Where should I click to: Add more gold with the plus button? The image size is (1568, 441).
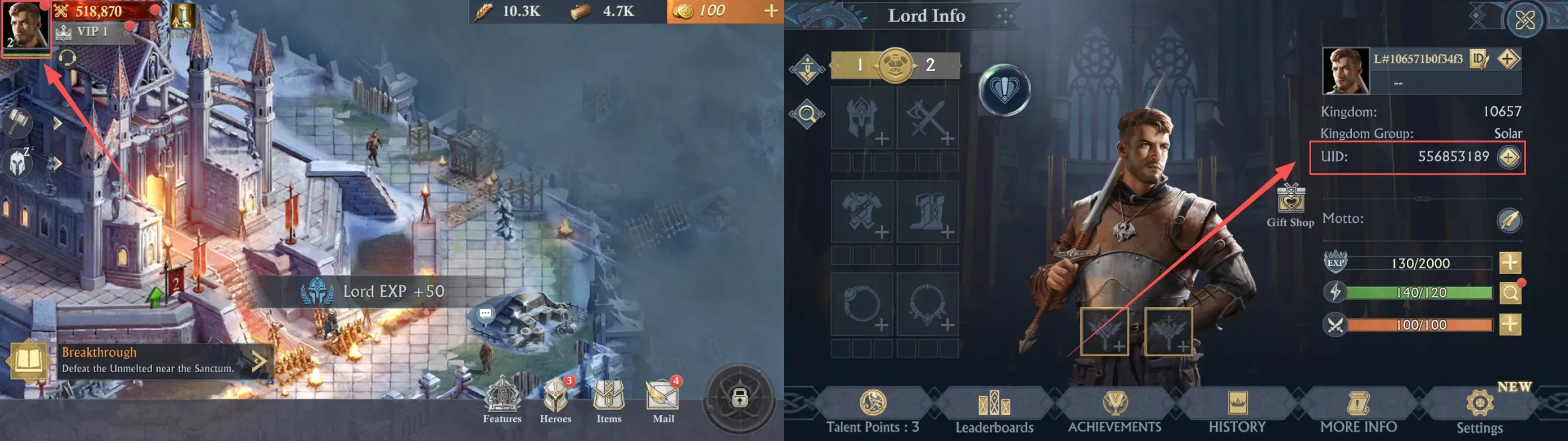pos(770,11)
